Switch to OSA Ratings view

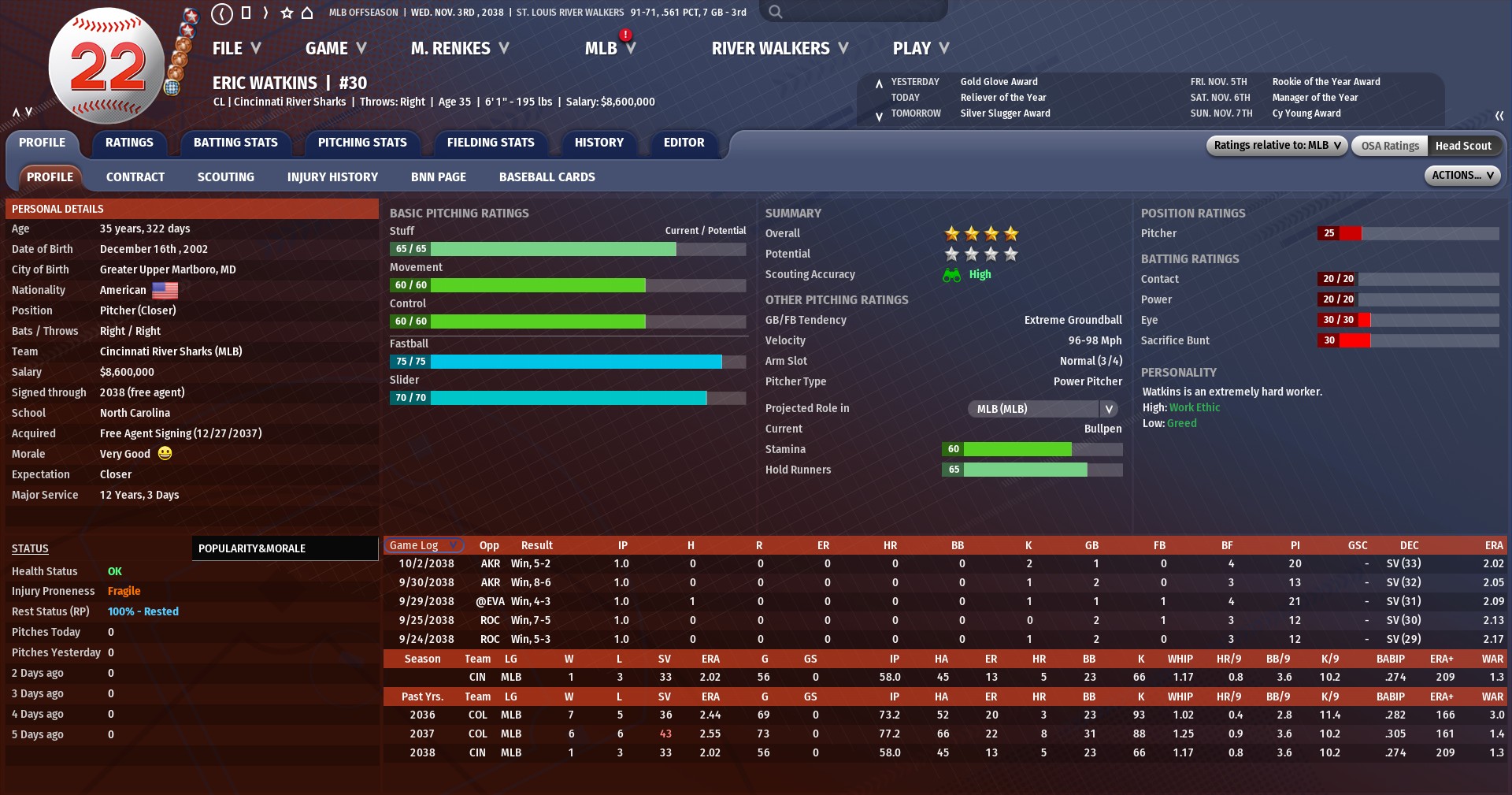tap(1390, 146)
